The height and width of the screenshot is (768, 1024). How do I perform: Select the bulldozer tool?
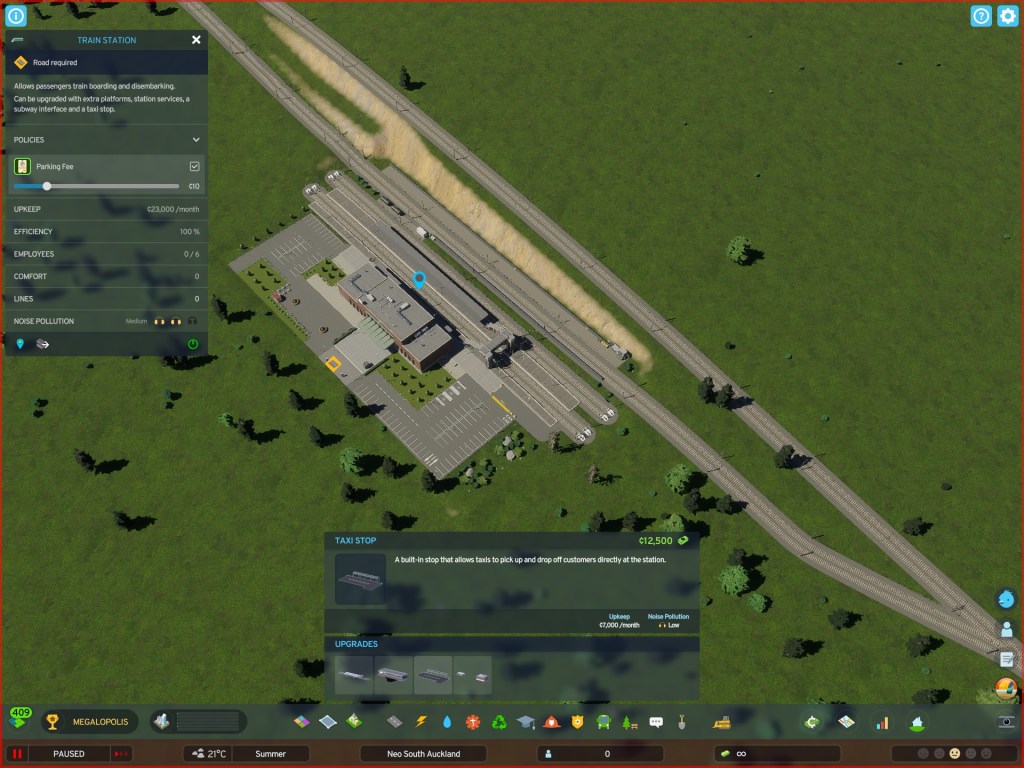721,721
